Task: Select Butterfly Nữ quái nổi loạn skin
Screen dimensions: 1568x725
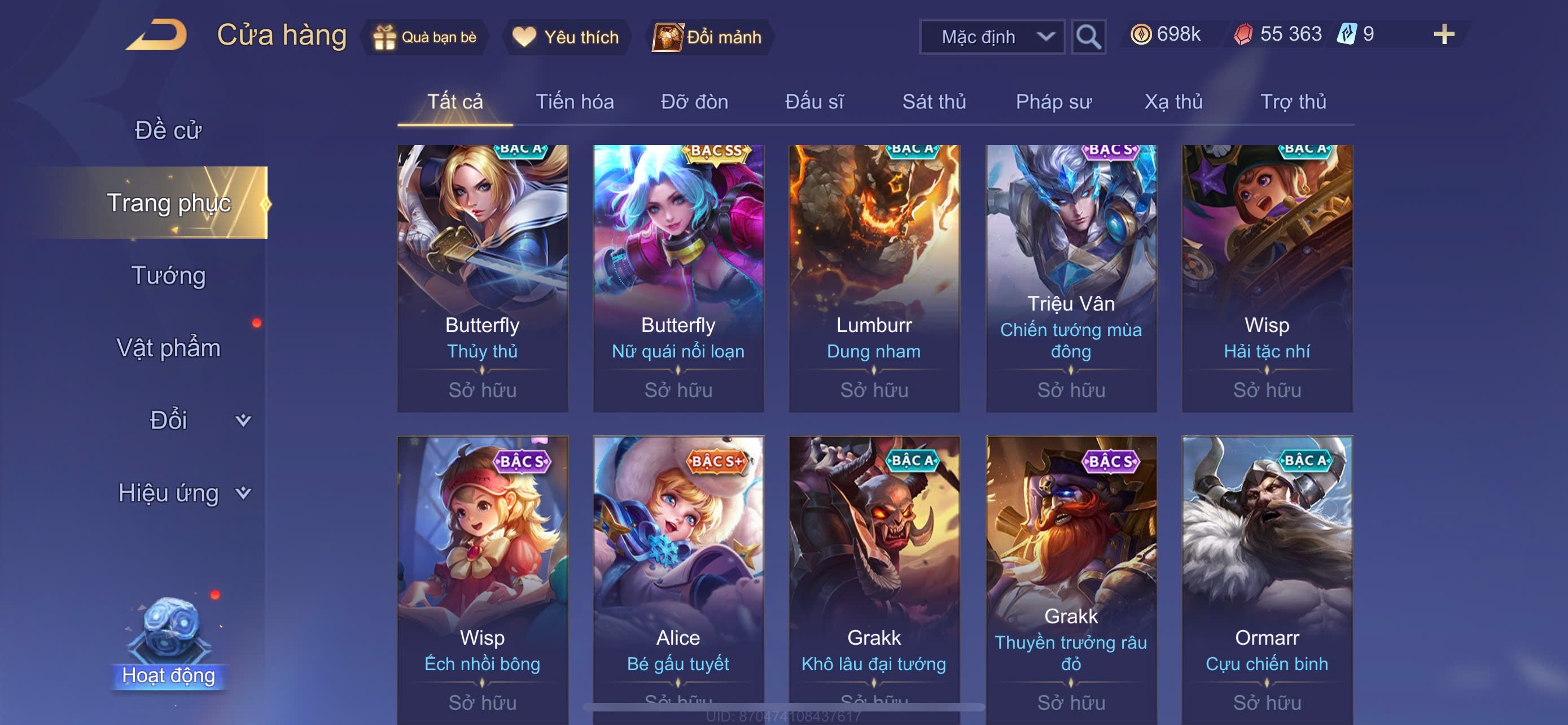Action: [x=678, y=278]
